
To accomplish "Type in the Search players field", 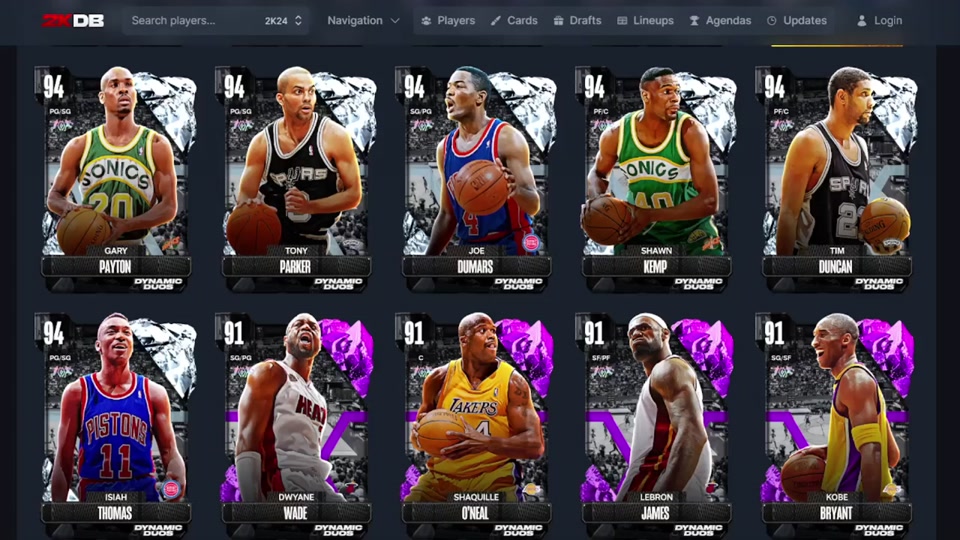I will pyautogui.click(x=190, y=20).
